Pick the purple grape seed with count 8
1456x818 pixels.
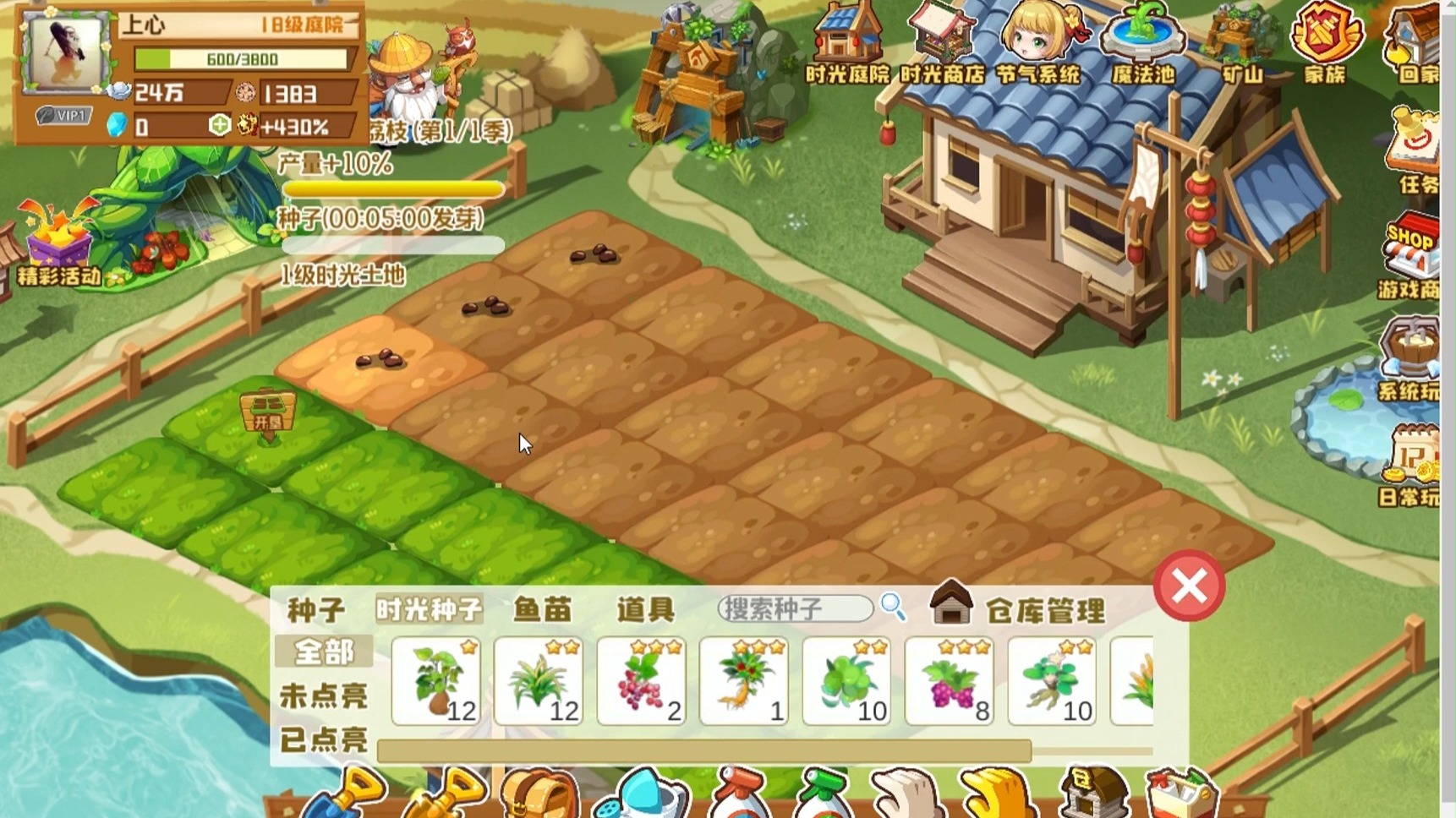click(x=949, y=682)
